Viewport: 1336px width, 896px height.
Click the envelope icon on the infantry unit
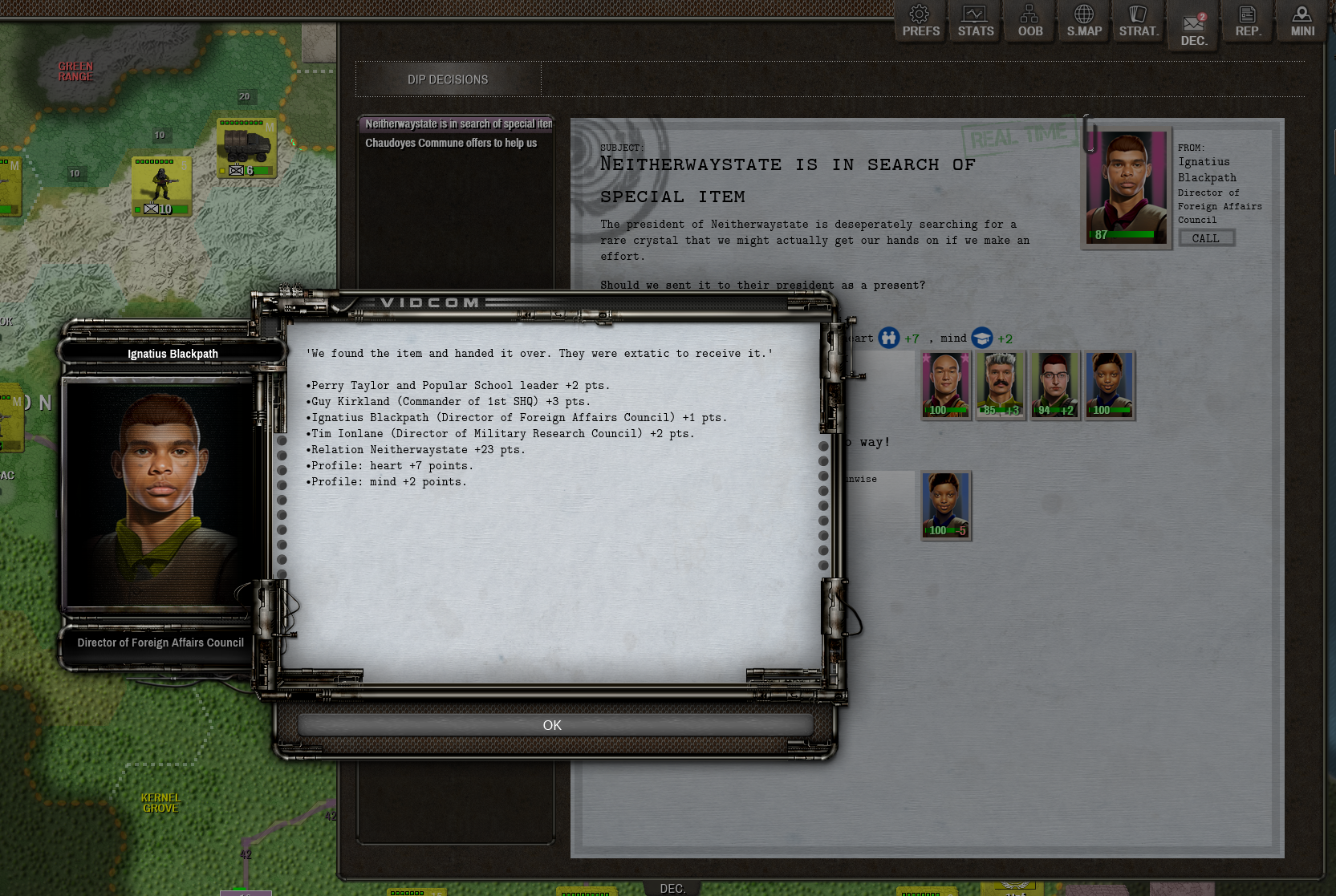tap(152, 209)
